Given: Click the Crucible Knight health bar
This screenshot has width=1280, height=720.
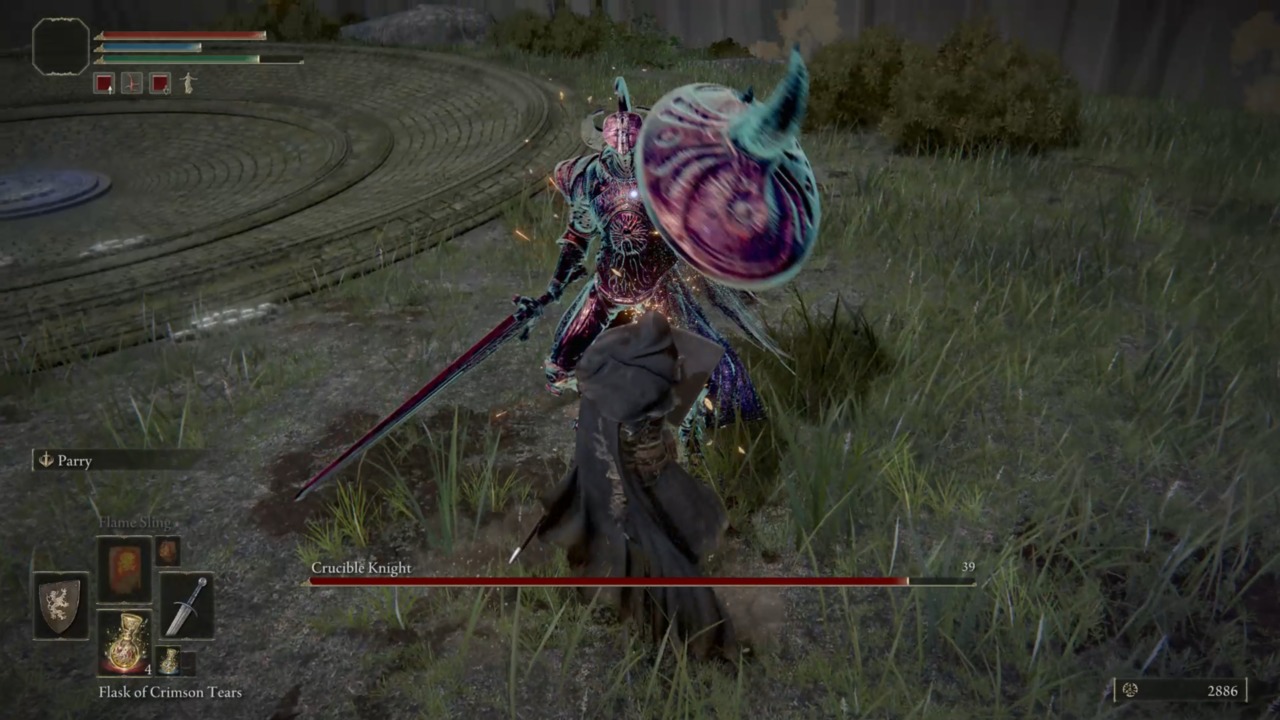Looking at the screenshot, I should click(x=640, y=582).
